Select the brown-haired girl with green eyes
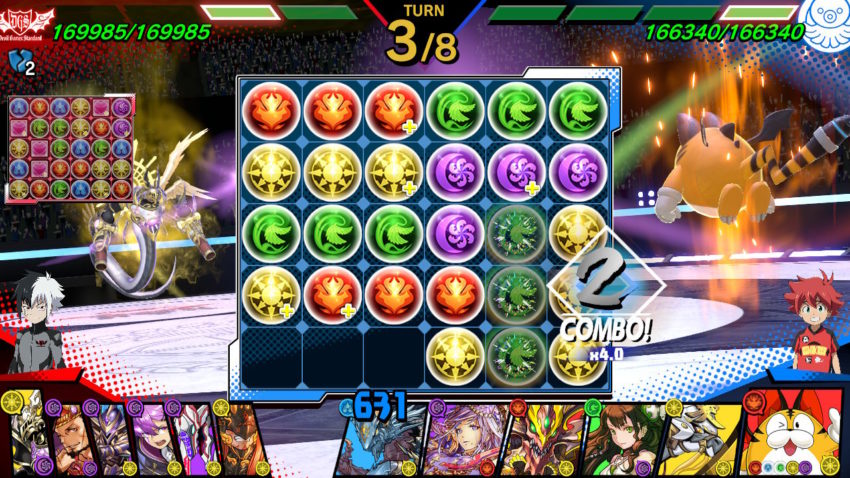Screen dimensions: 850x478 [620, 442]
